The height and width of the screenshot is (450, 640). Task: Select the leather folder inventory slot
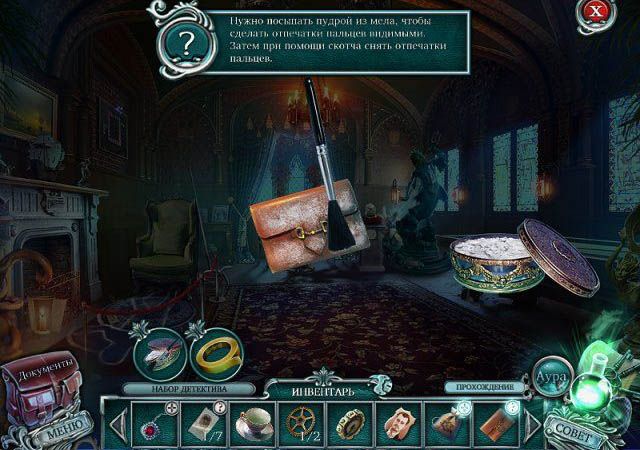point(497,423)
